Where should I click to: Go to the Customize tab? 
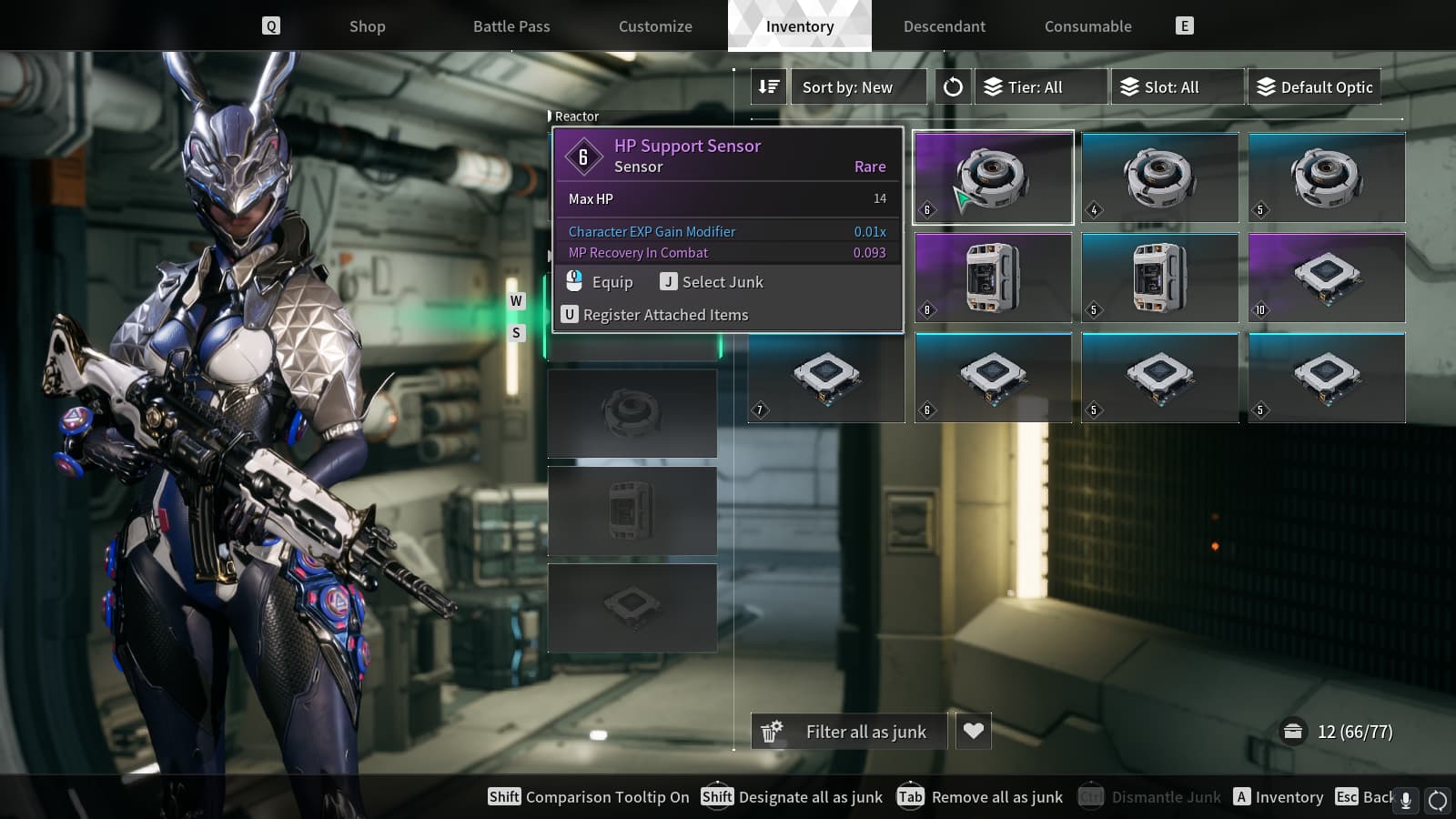tap(655, 26)
